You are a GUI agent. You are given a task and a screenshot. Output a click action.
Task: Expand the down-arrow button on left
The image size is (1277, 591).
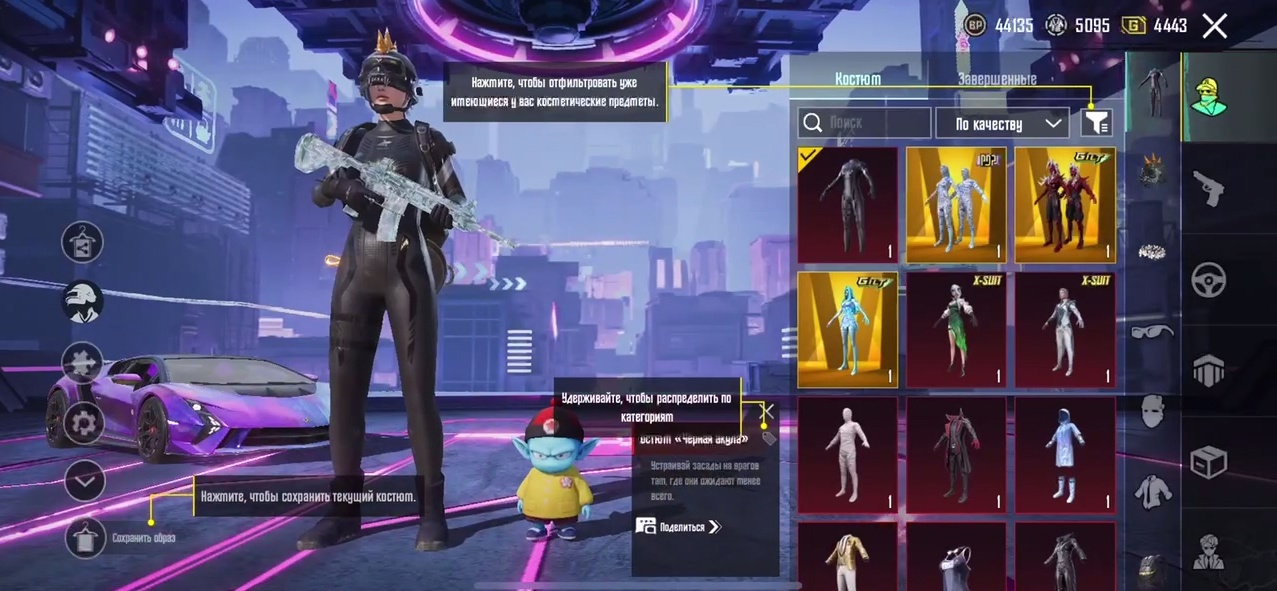click(x=85, y=481)
